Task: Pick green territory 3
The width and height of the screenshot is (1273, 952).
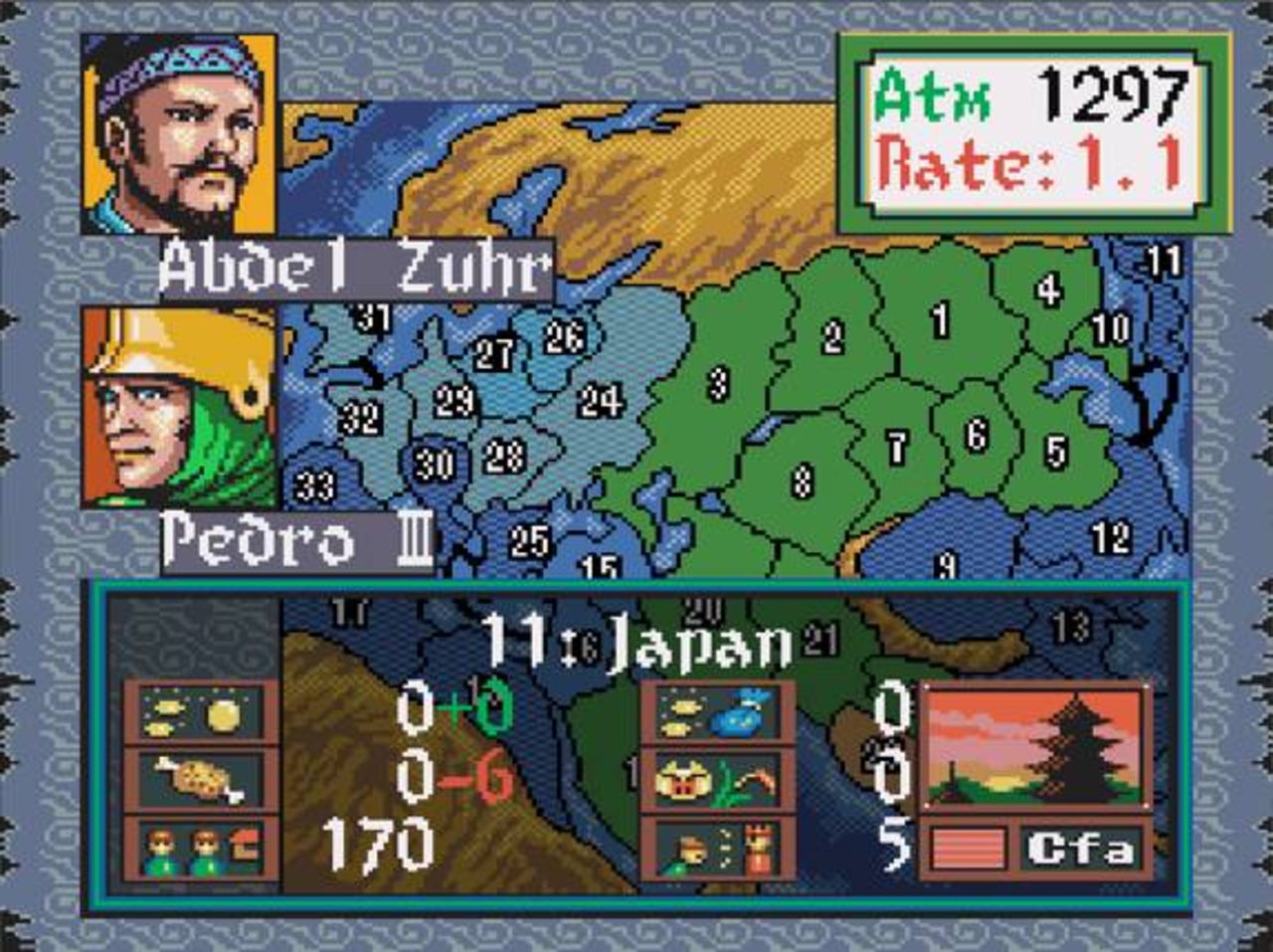Action: (718, 383)
